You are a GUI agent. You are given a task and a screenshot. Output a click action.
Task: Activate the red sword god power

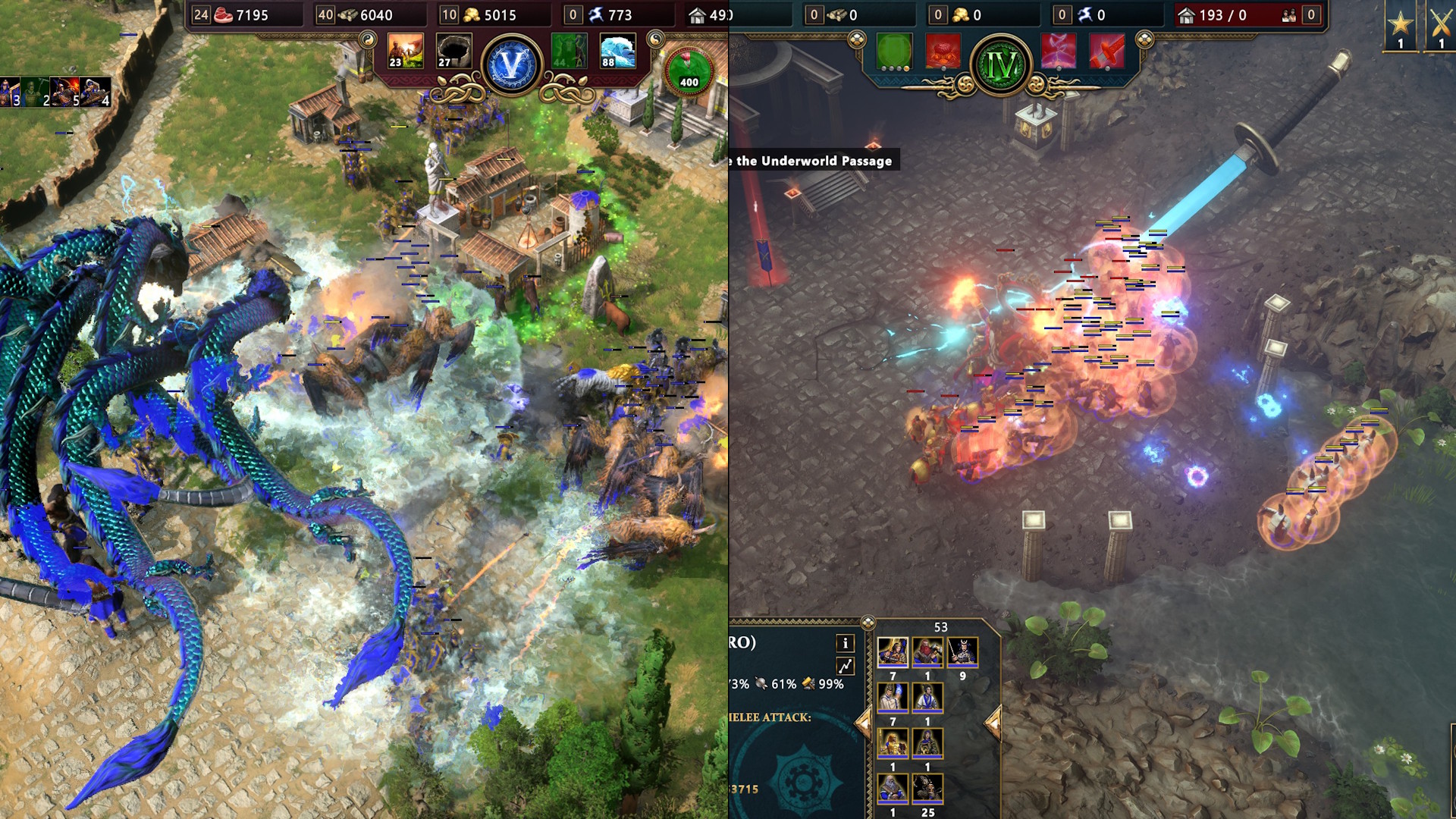pos(1107,52)
